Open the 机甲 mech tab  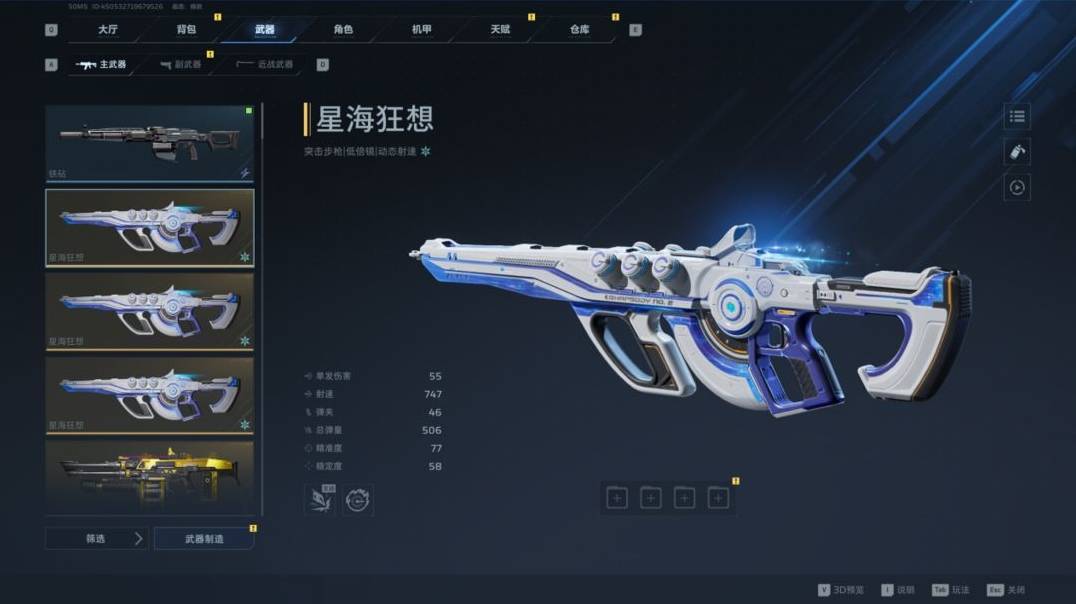point(422,30)
